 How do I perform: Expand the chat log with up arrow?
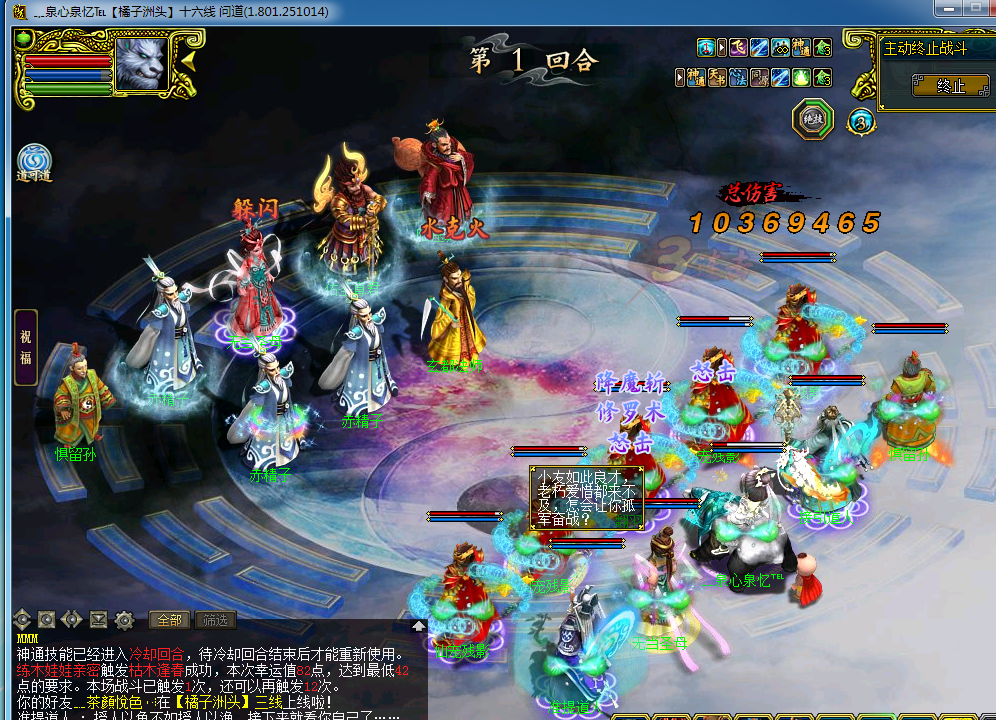pyautogui.click(x=418, y=627)
